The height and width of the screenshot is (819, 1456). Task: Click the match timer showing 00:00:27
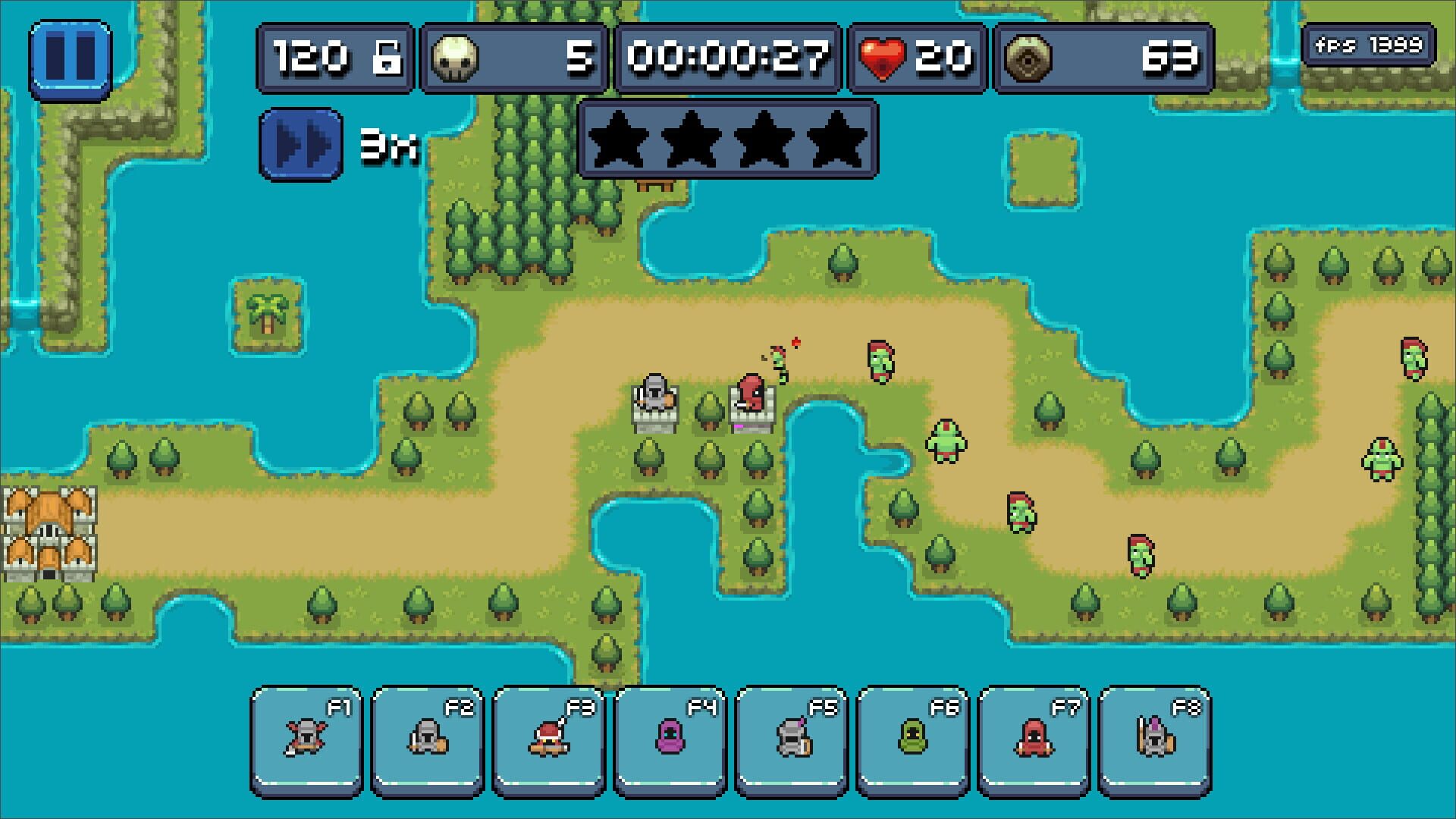[728, 57]
